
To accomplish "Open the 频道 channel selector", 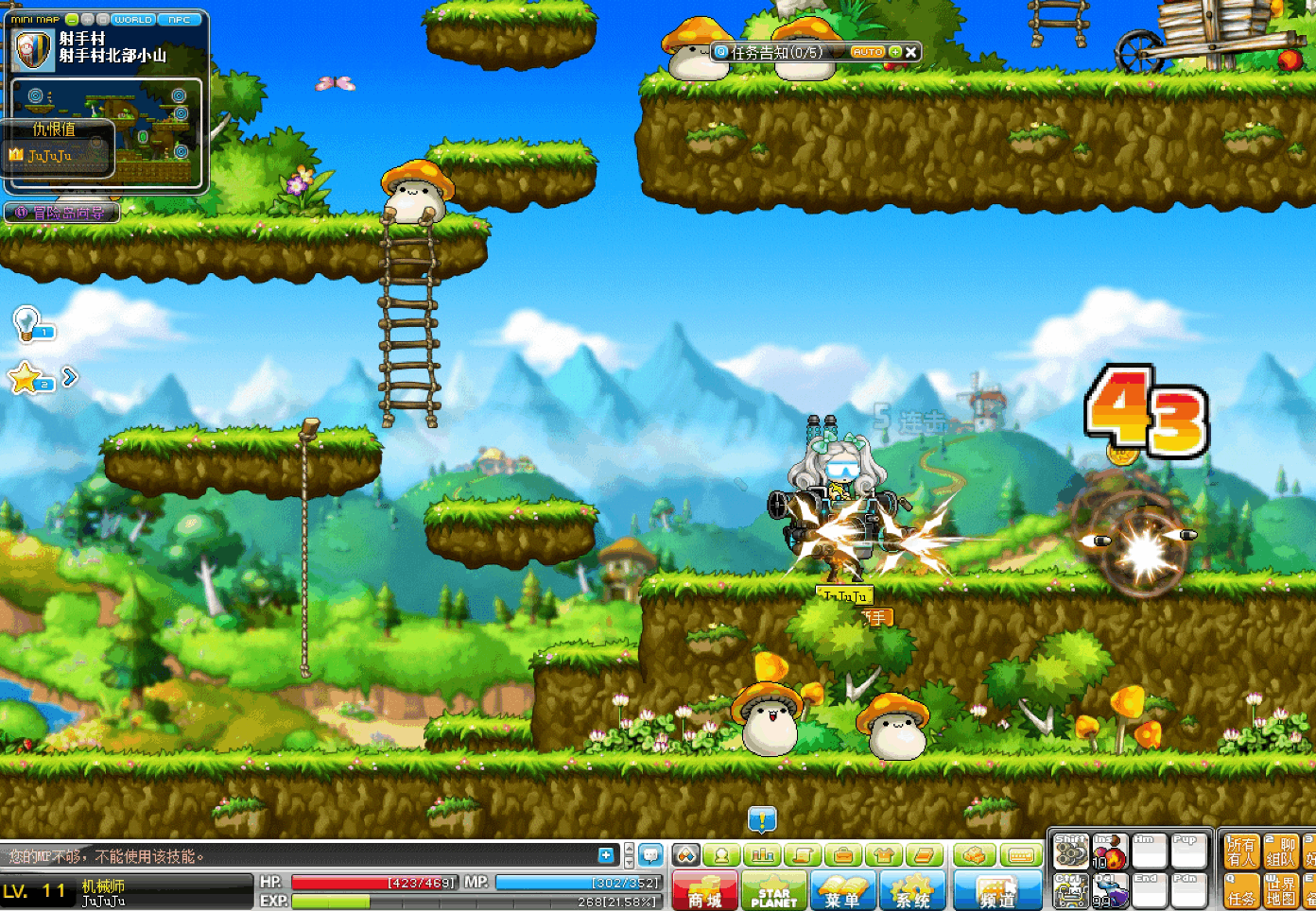I will (x=996, y=891).
